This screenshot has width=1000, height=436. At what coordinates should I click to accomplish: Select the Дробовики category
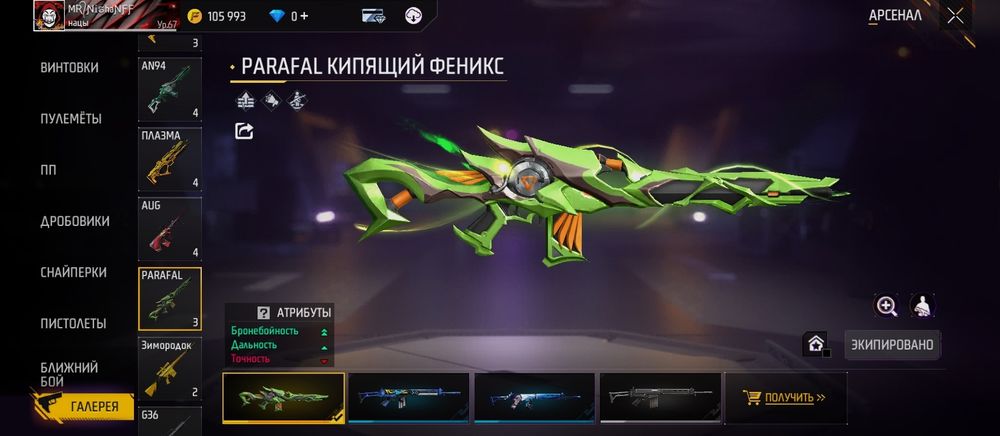point(75,221)
